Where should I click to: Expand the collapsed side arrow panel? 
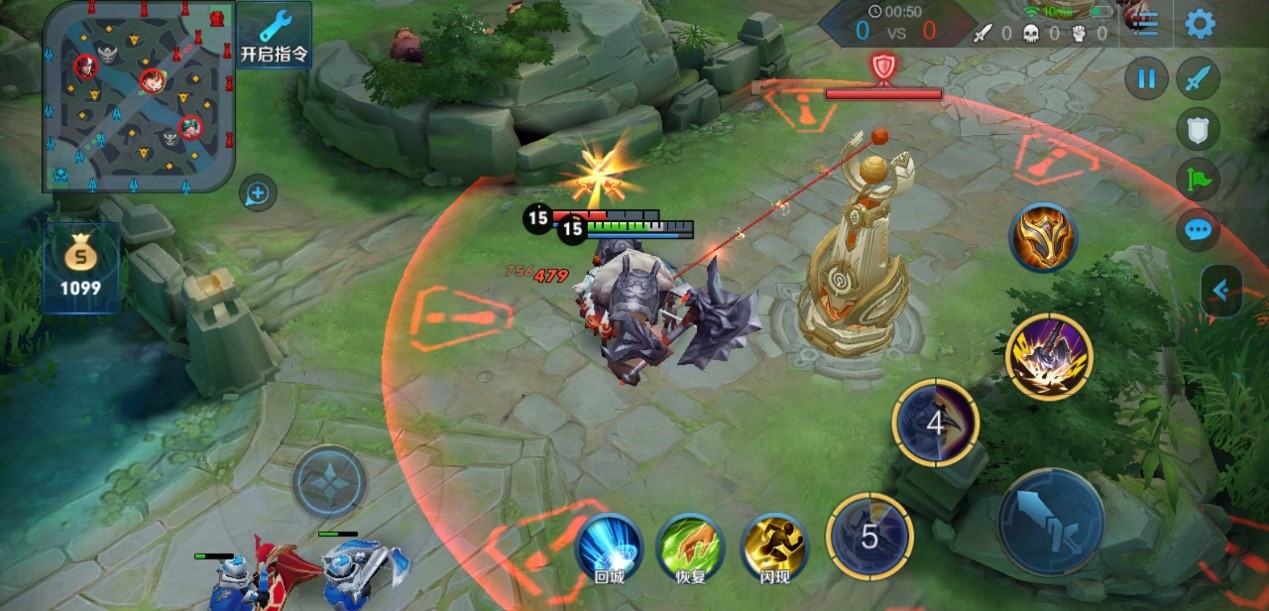[1221, 290]
